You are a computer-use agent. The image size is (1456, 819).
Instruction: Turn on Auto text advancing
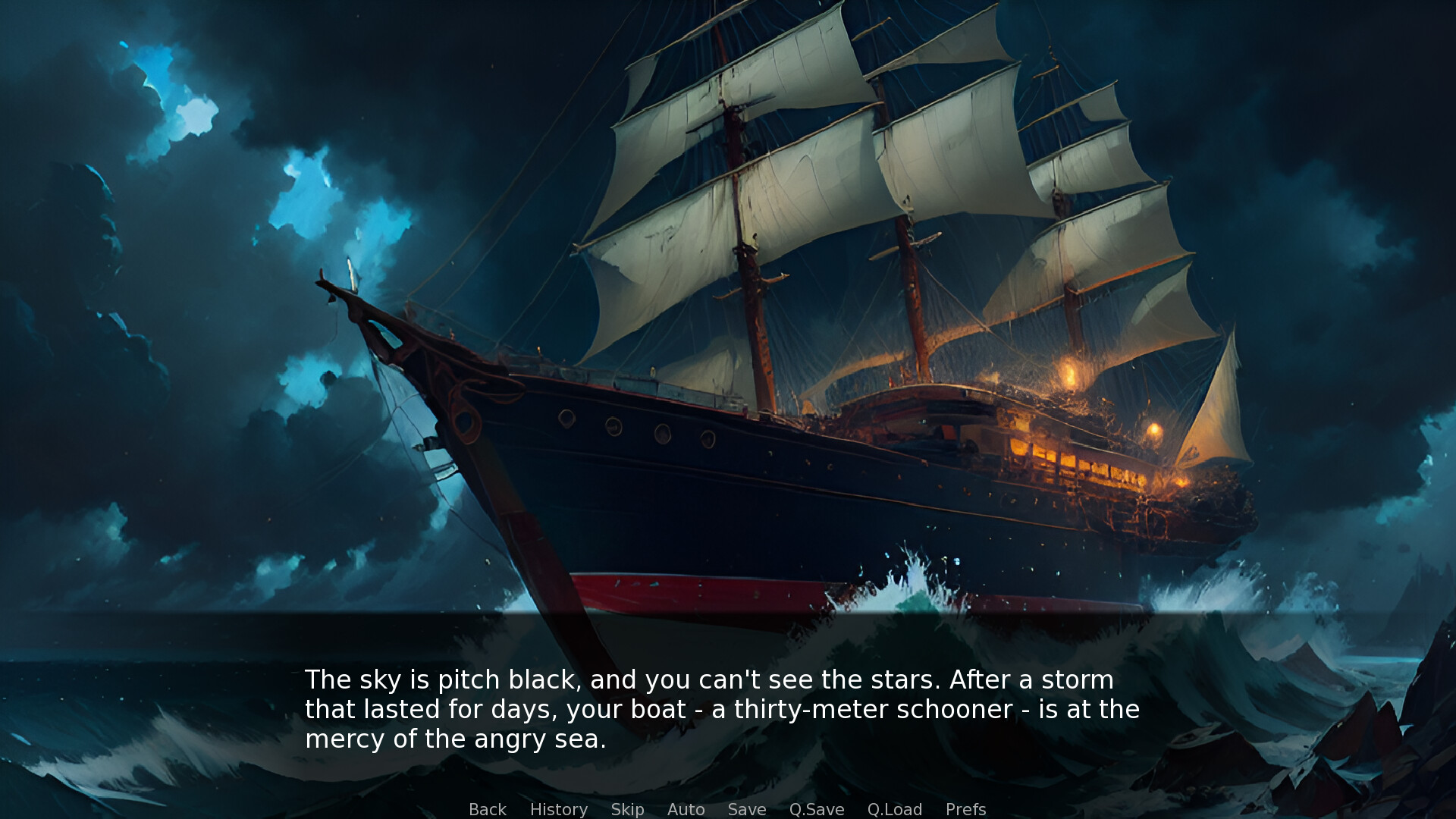(686, 809)
